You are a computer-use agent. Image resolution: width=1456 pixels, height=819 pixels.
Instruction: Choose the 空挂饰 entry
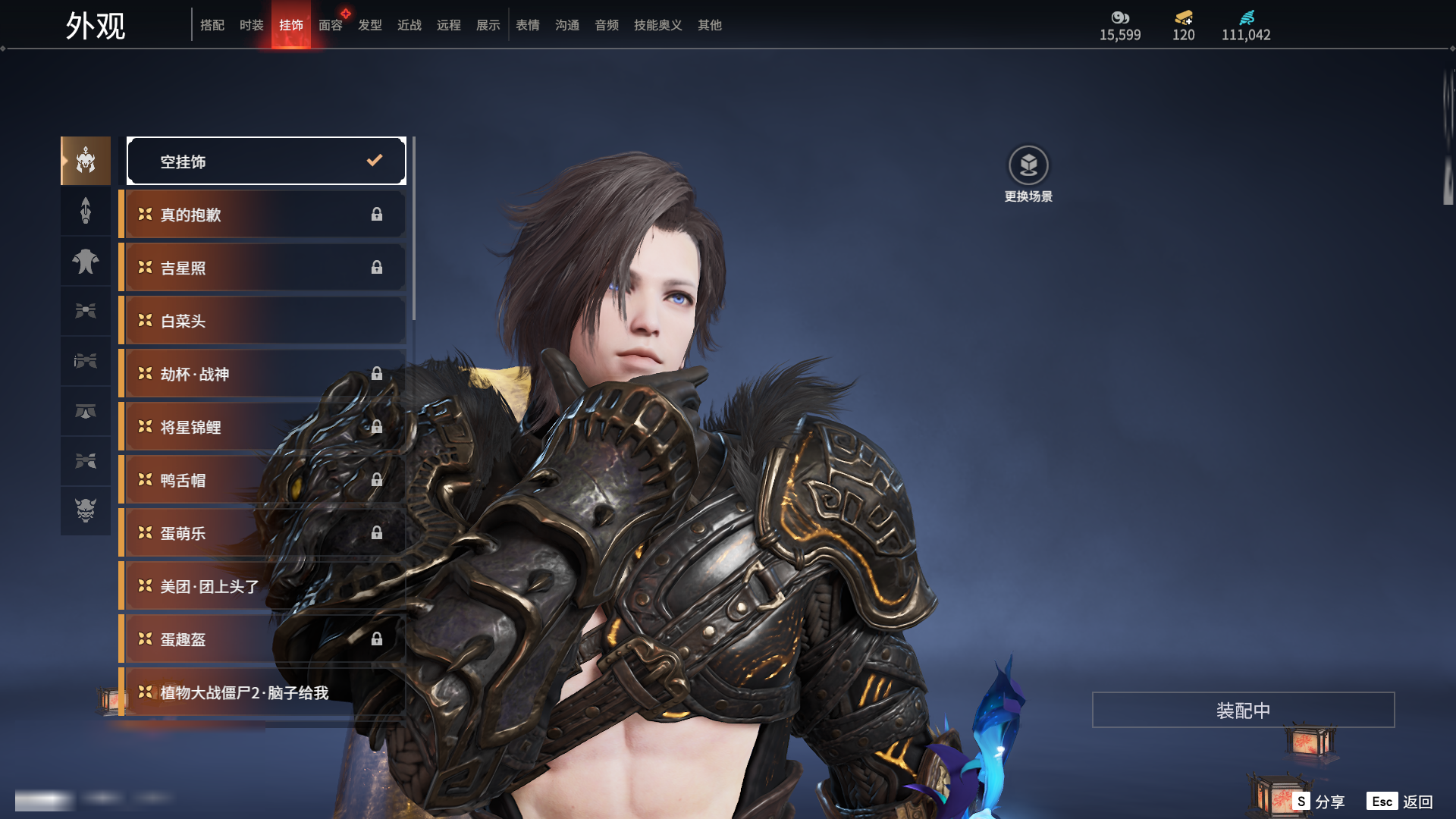tap(266, 161)
